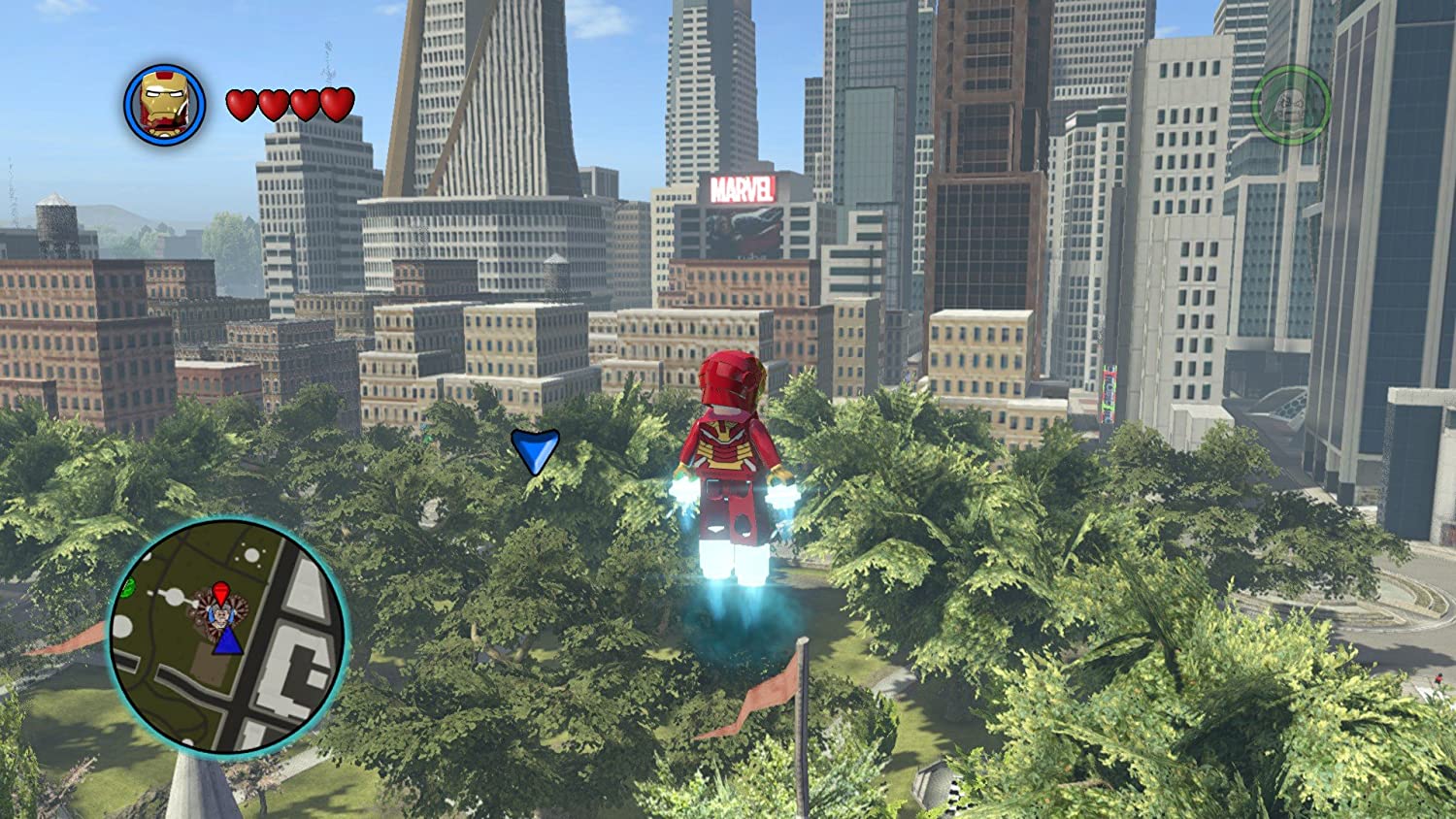Click the green stud icon at the minimap's left edge
The image size is (1456, 819).
click(127, 588)
